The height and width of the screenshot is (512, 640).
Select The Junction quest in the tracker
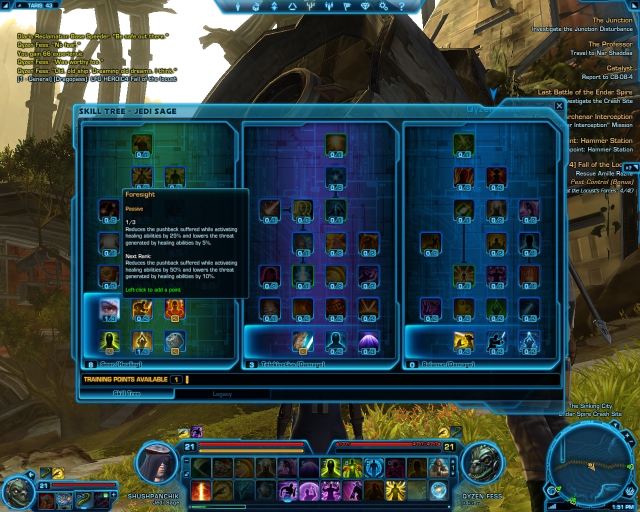[612, 20]
